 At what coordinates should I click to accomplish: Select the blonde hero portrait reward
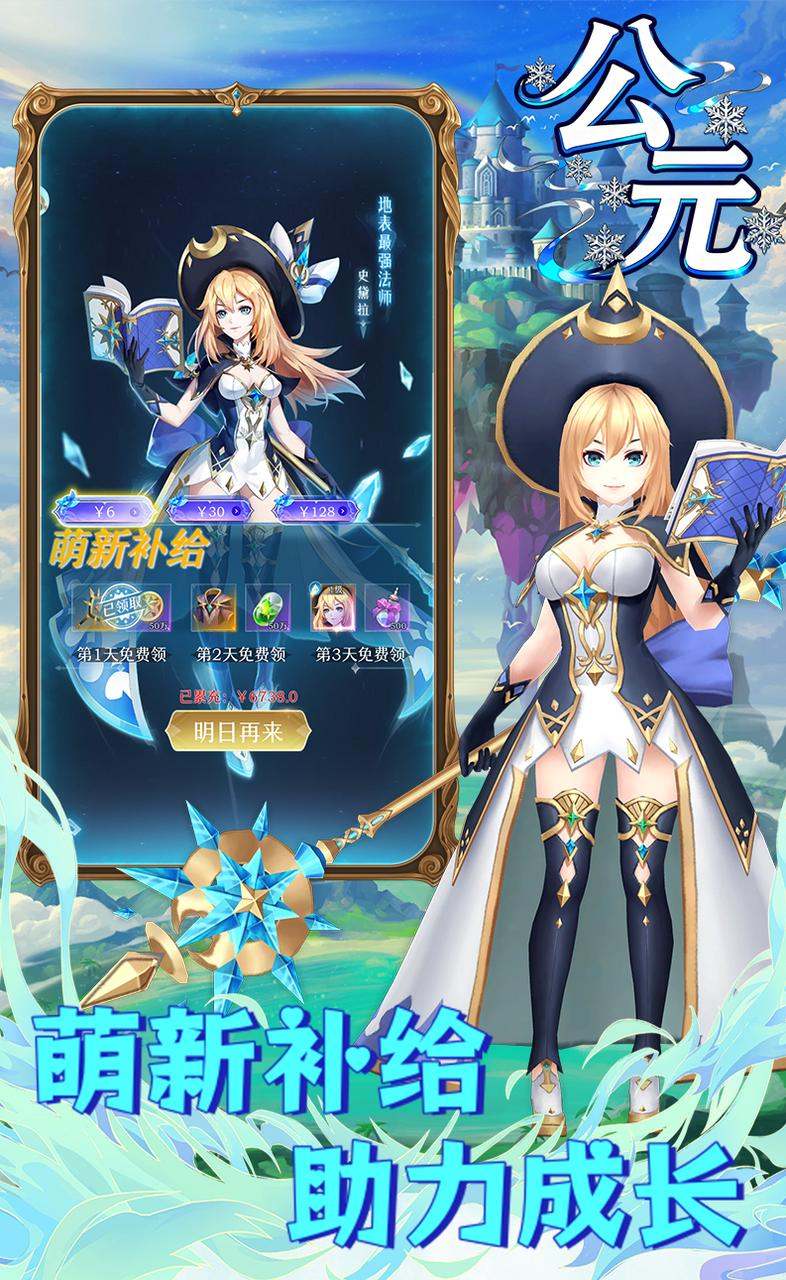point(336,609)
